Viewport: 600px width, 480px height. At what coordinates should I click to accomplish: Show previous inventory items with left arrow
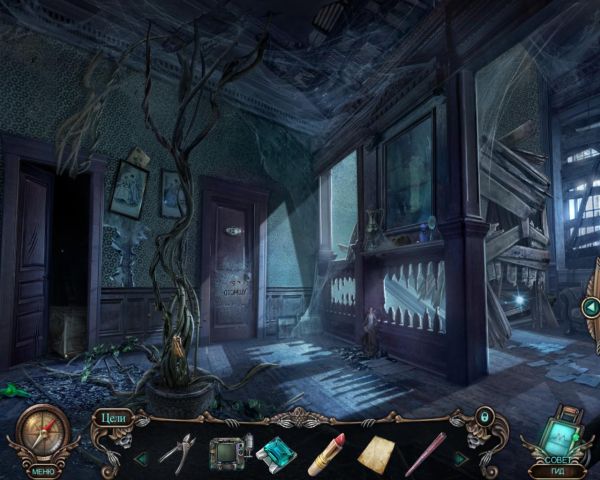pyautogui.click(x=141, y=458)
